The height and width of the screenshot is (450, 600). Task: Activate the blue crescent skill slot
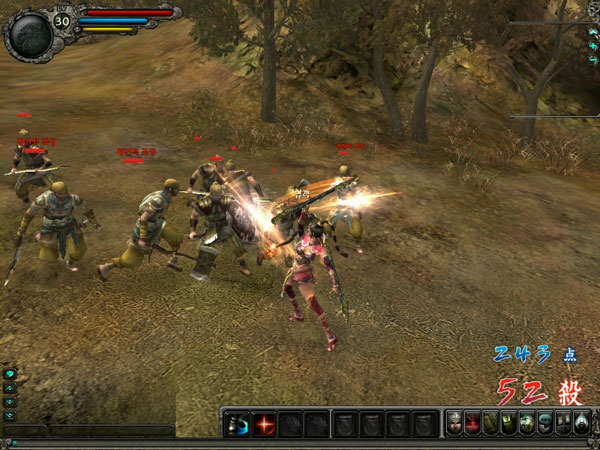point(237,423)
